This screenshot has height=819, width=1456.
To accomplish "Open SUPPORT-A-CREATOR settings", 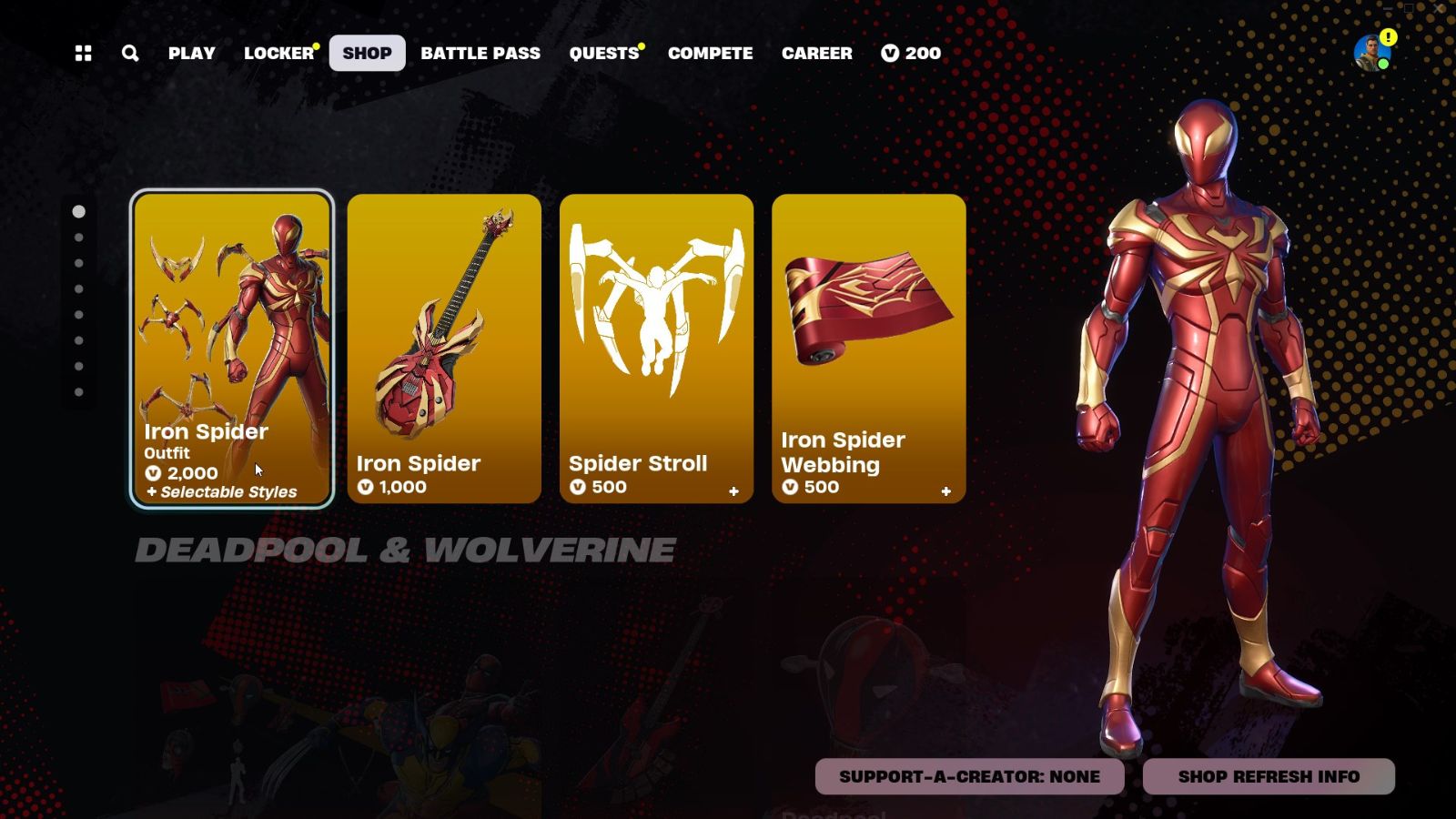I will click(x=969, y=776).
